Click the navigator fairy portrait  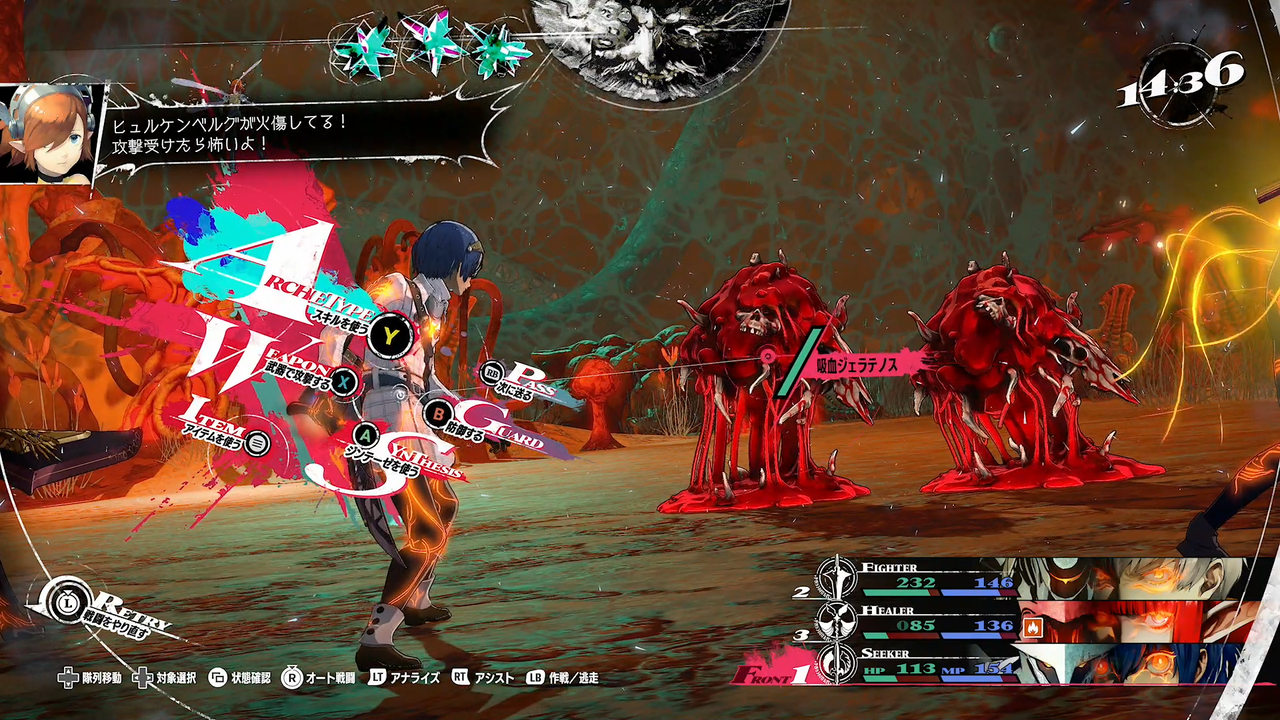pos(47,133)
